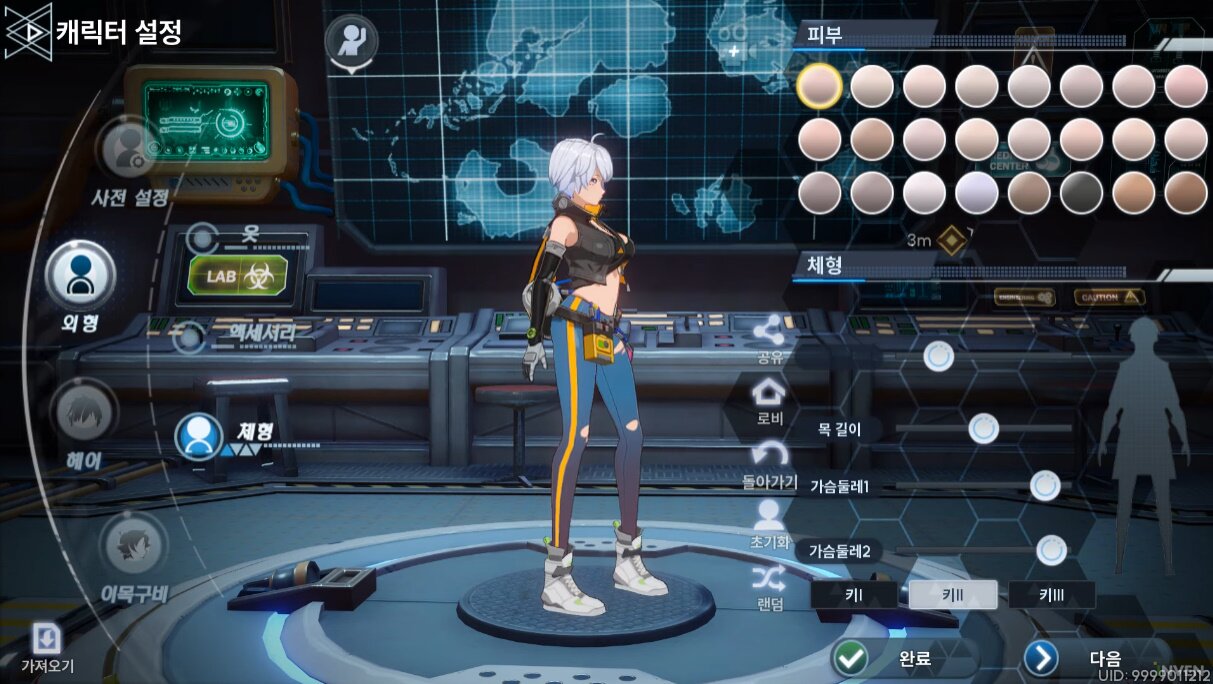1213x684 pixels.
Task: Click the back arrow beside 캐릭터 설정
Action: [x=28, y=32]
